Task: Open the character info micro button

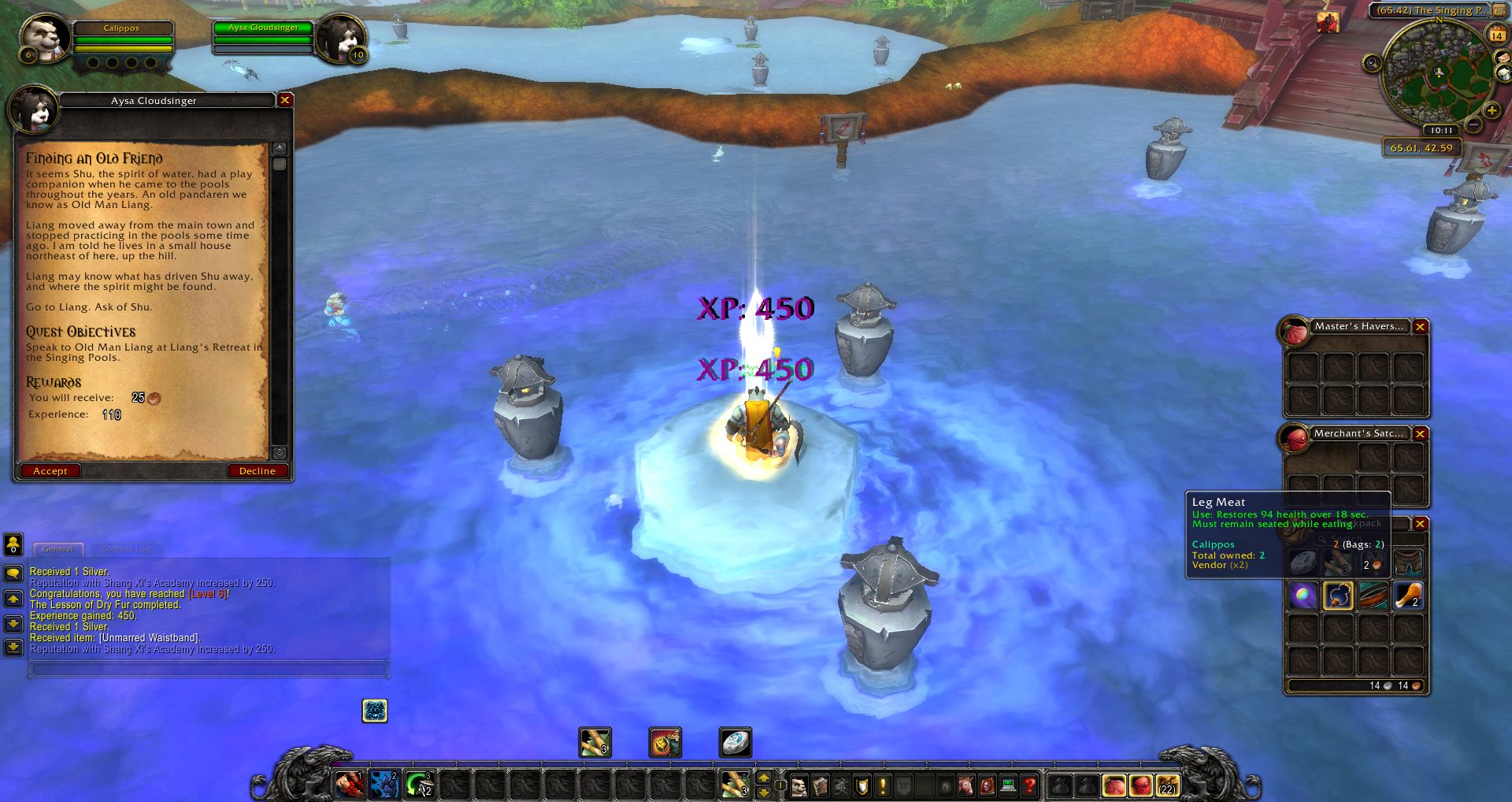Action: click(799, 785)
